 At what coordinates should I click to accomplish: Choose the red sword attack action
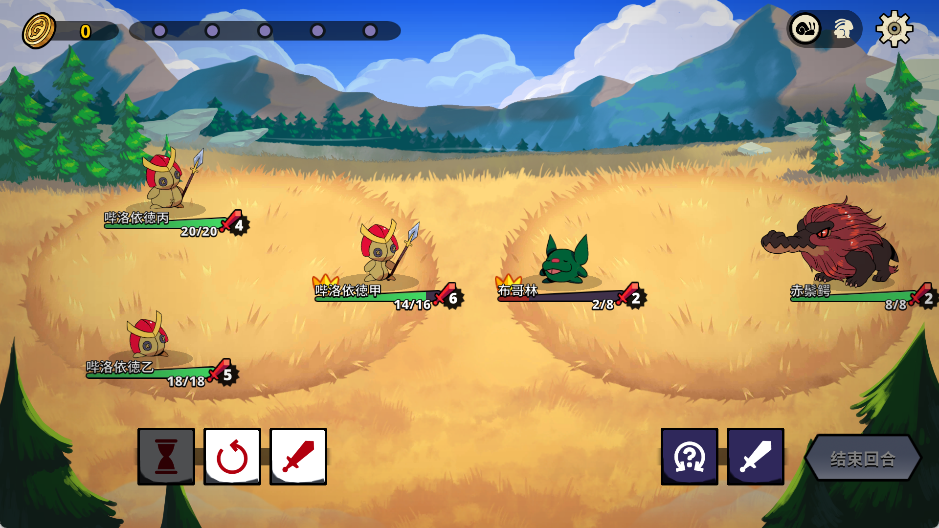(x=298, y=457)
